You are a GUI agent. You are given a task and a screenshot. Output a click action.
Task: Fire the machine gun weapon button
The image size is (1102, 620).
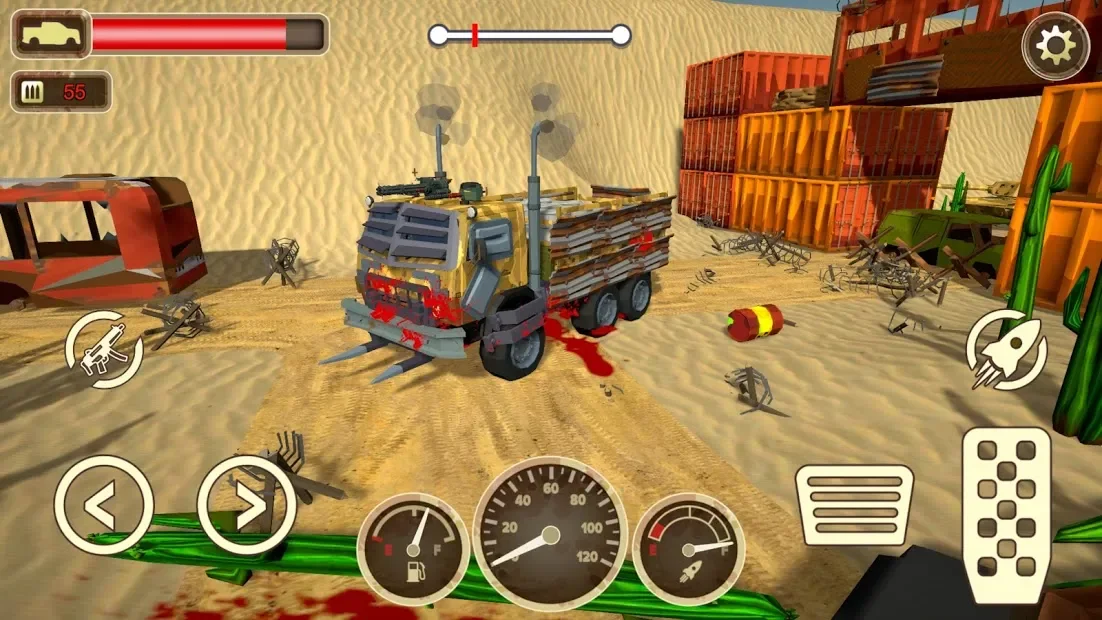tap(104, 350)
